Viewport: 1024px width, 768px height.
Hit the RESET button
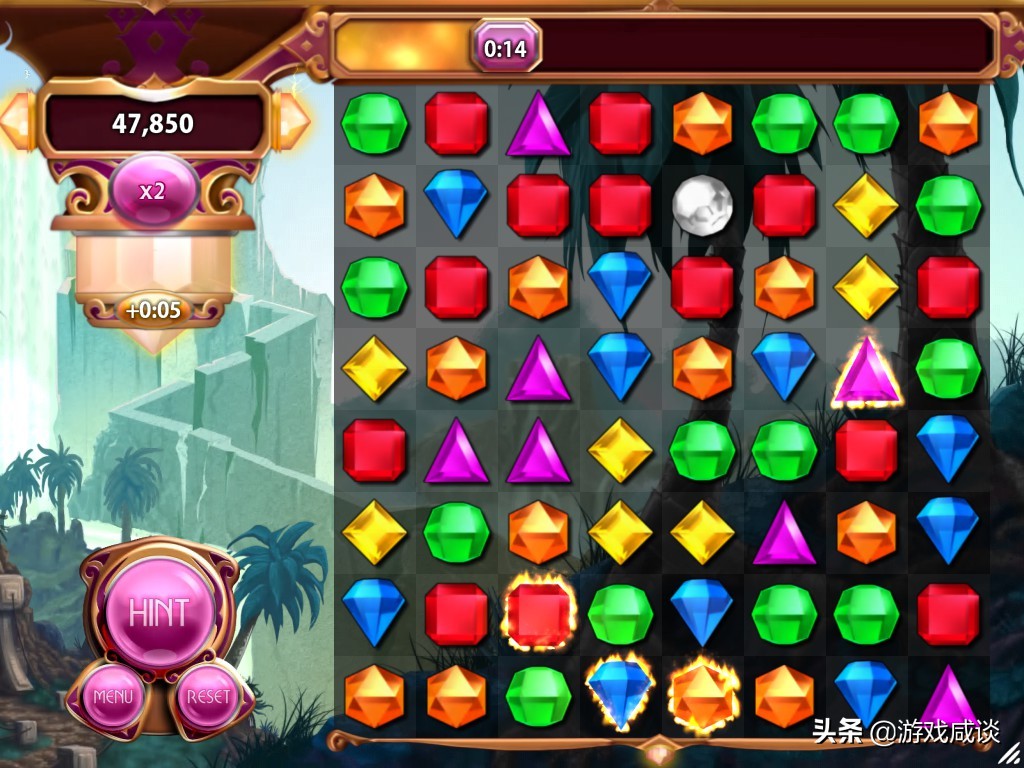pos(208,696)
